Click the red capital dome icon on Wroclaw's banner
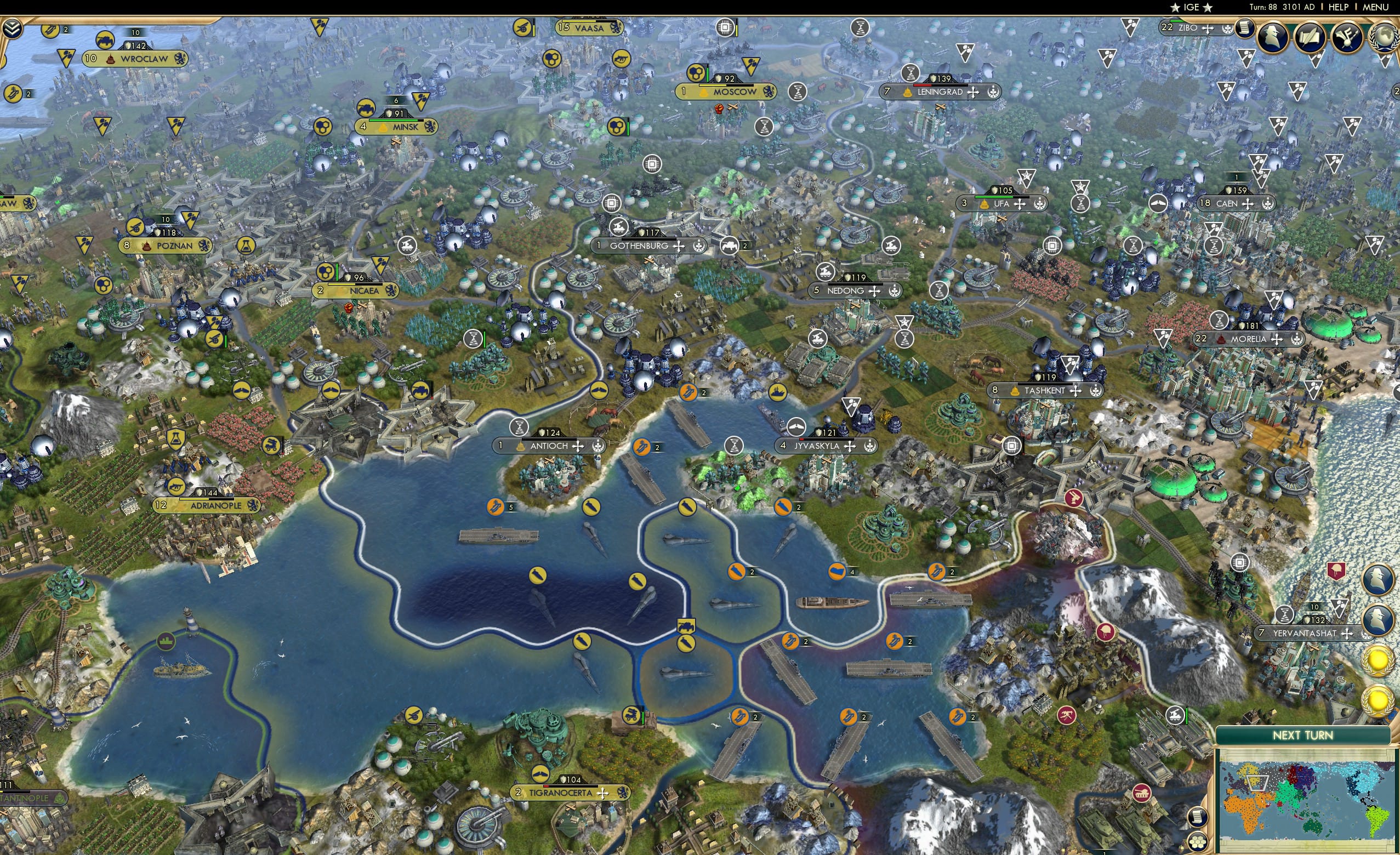The height and width of the screenshot is (855, 1400). 111,59
